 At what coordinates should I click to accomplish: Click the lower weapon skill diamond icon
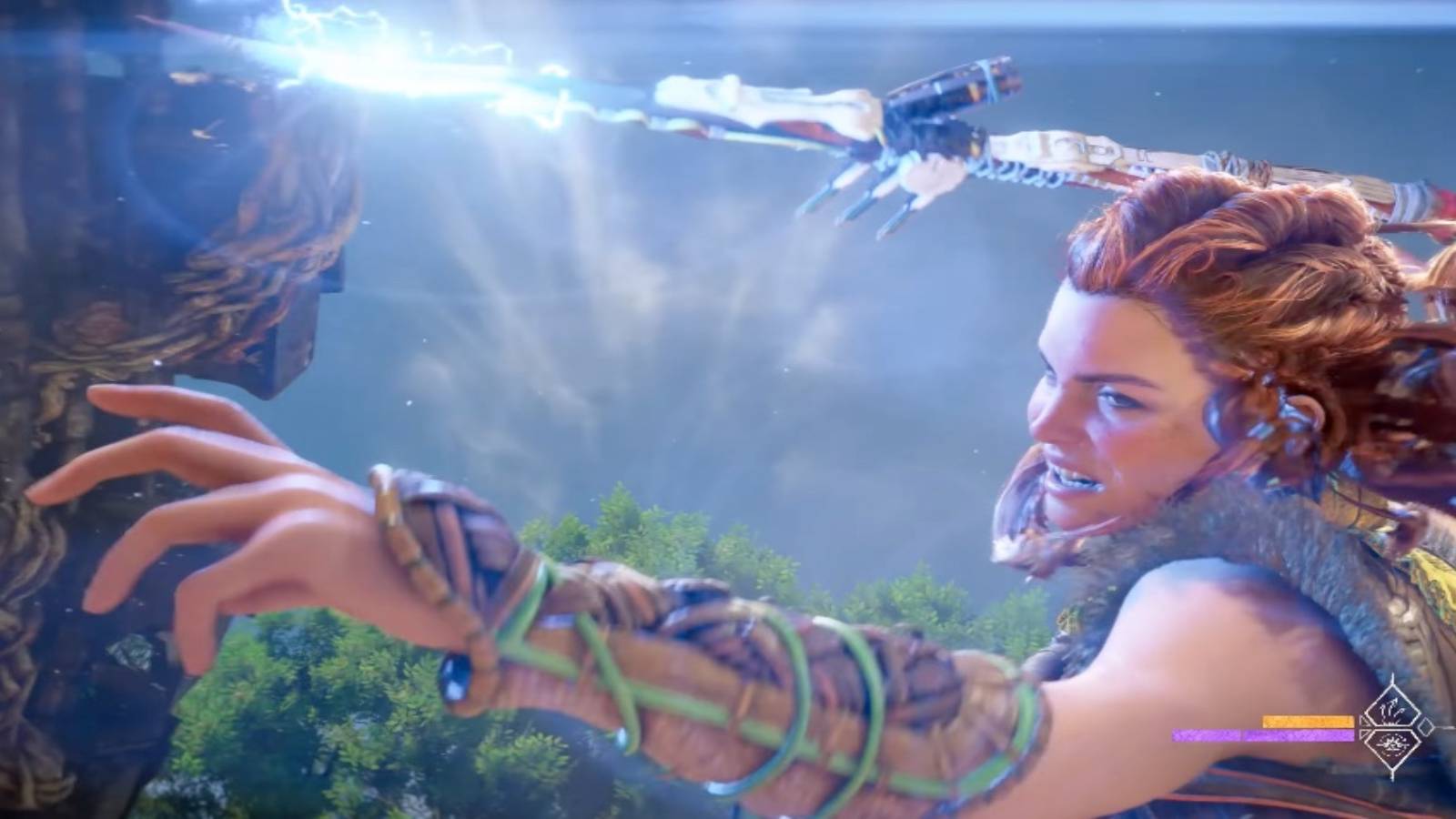pos(1392,746)
